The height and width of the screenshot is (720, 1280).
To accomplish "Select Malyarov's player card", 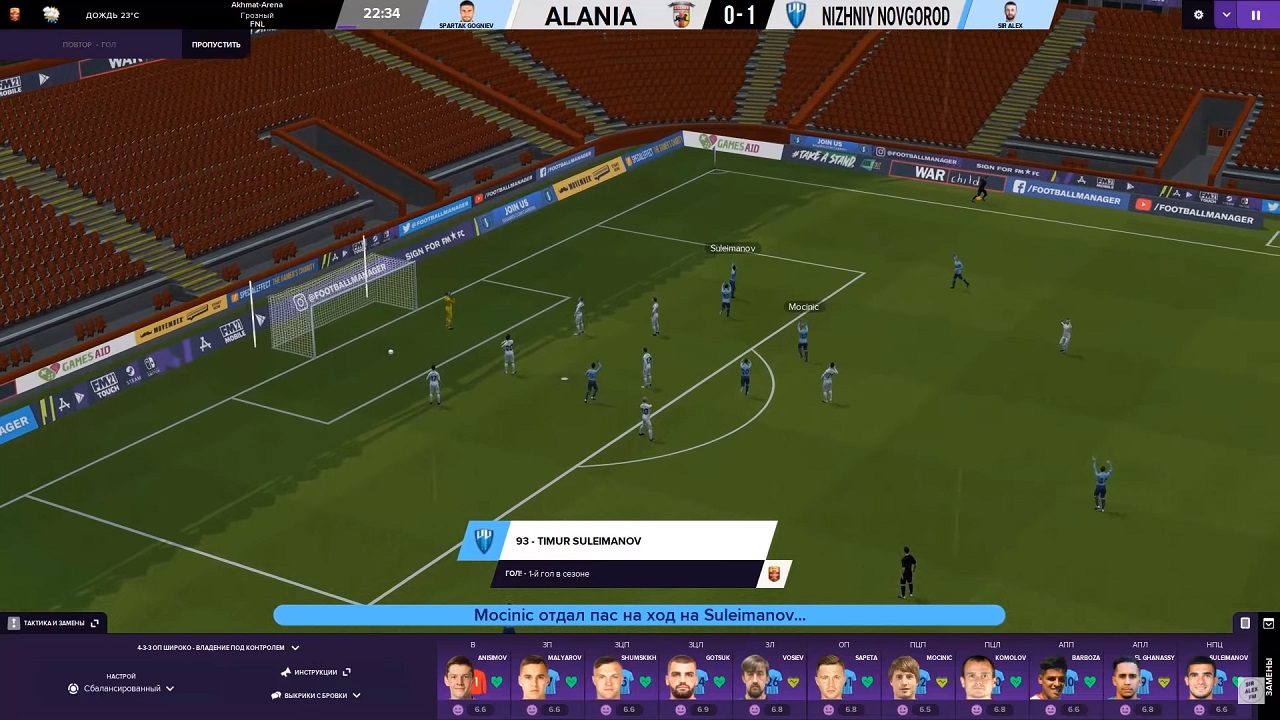I will (x=547, y=680).
